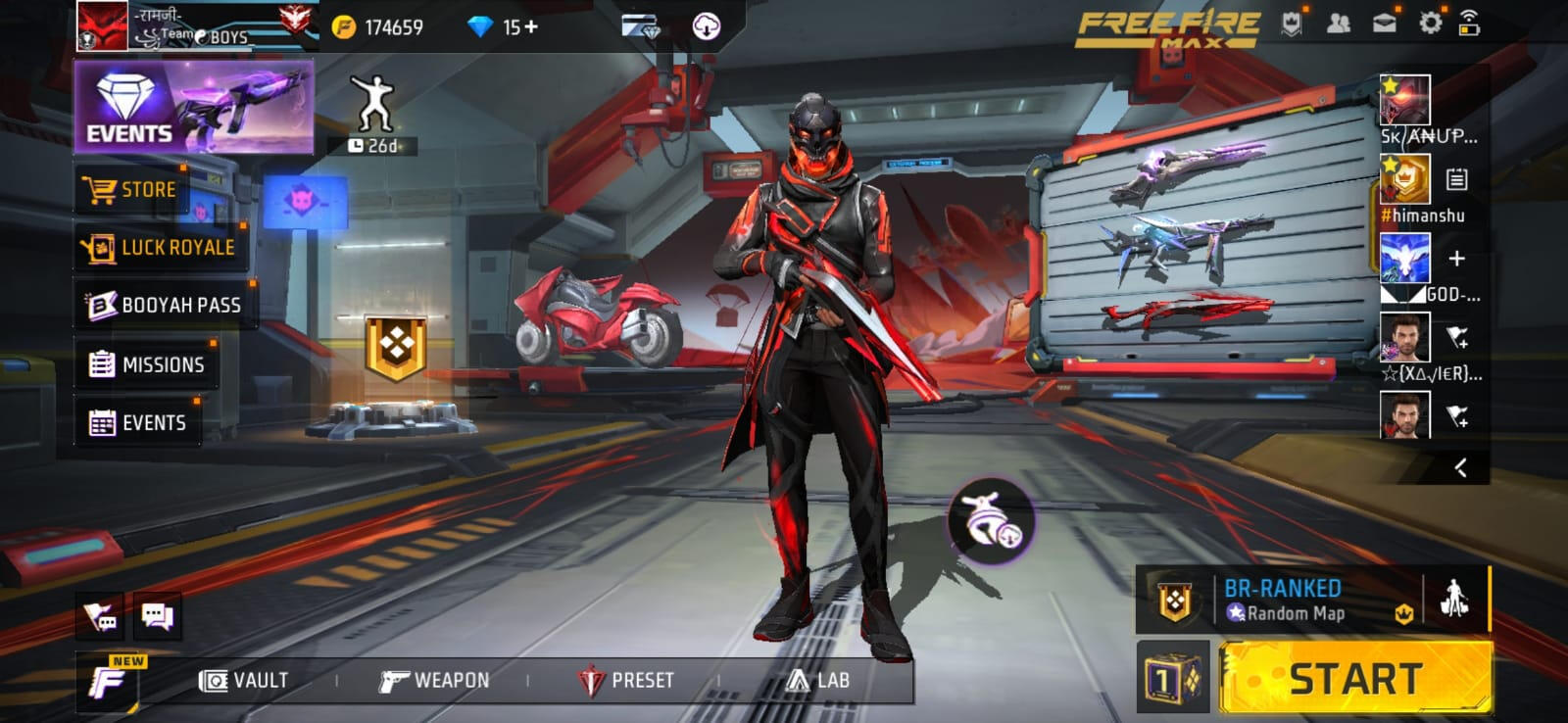This screenshot has height=723, width=1568.
Task: Tap the yellow START button
Action: point(1354,678)
